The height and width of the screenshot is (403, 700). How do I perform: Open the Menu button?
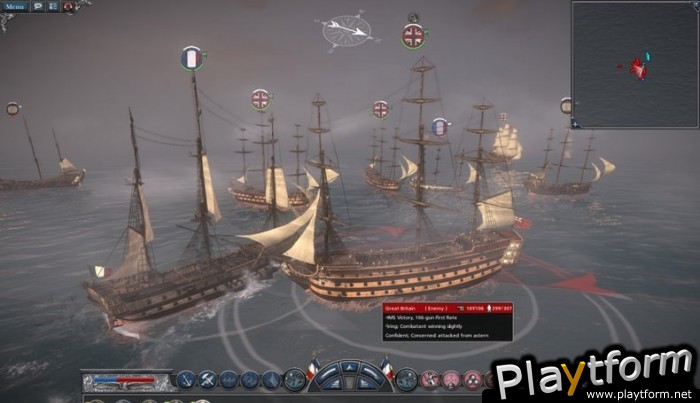(17, 6)
